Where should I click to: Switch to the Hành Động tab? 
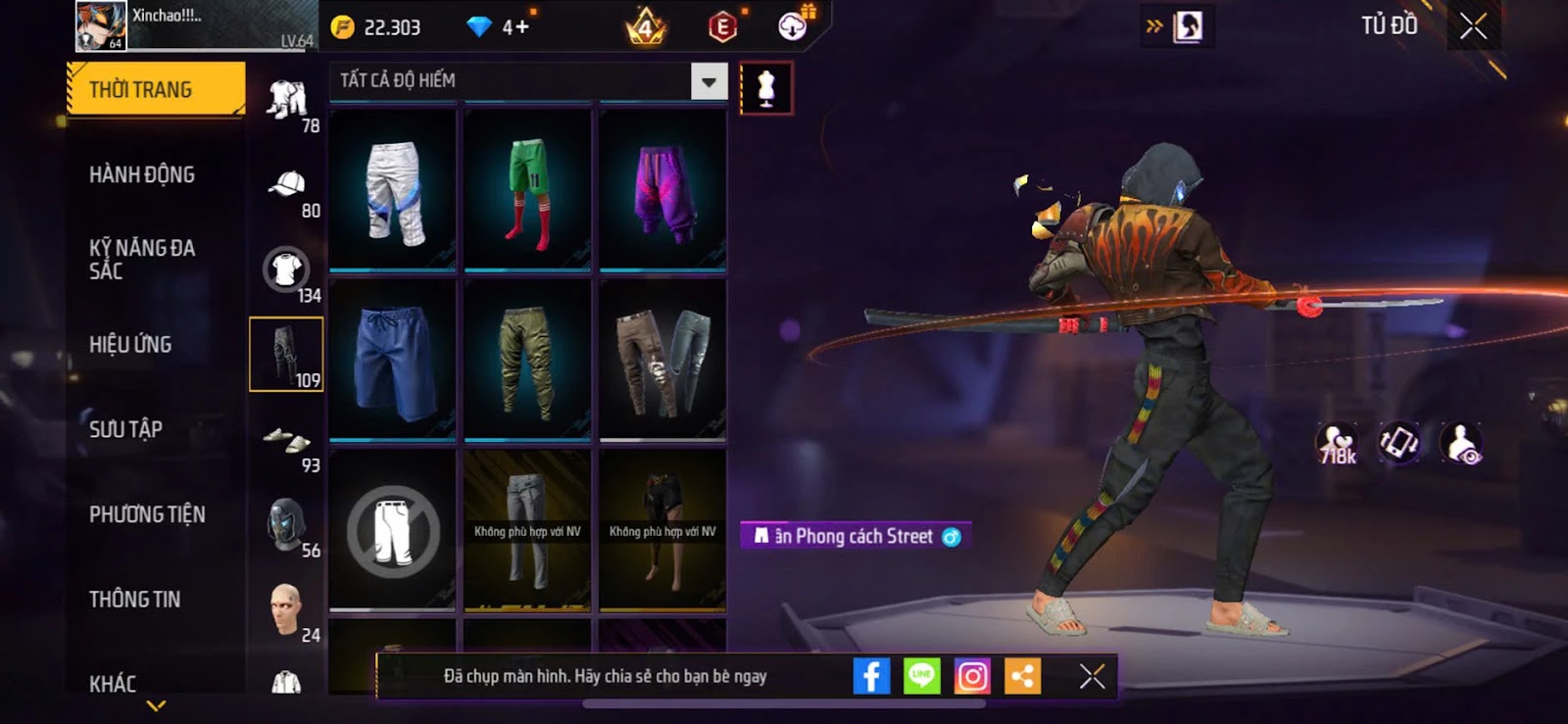point(142,174)
